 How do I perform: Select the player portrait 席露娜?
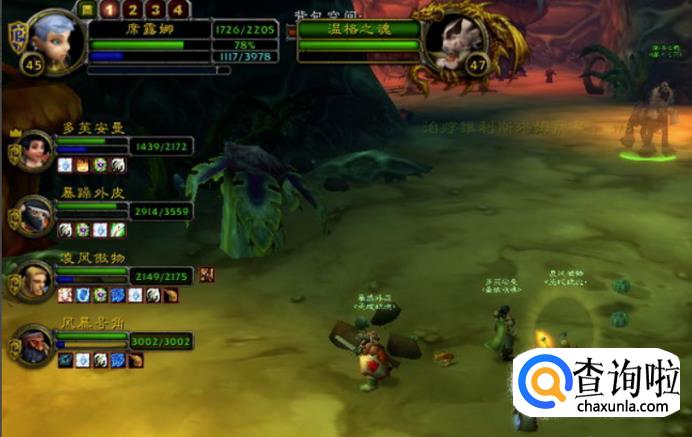[54, 40]
